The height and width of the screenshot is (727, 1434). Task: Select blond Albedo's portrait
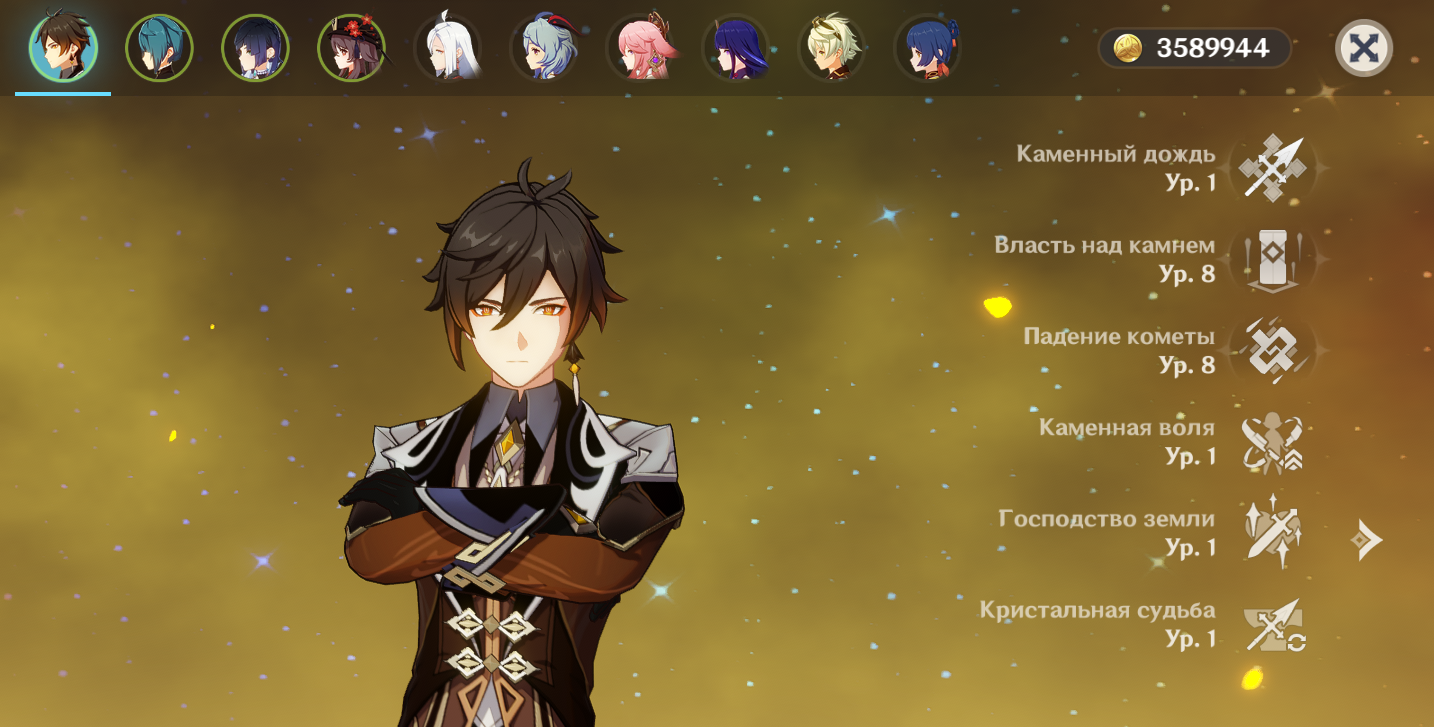coord(831,48)
